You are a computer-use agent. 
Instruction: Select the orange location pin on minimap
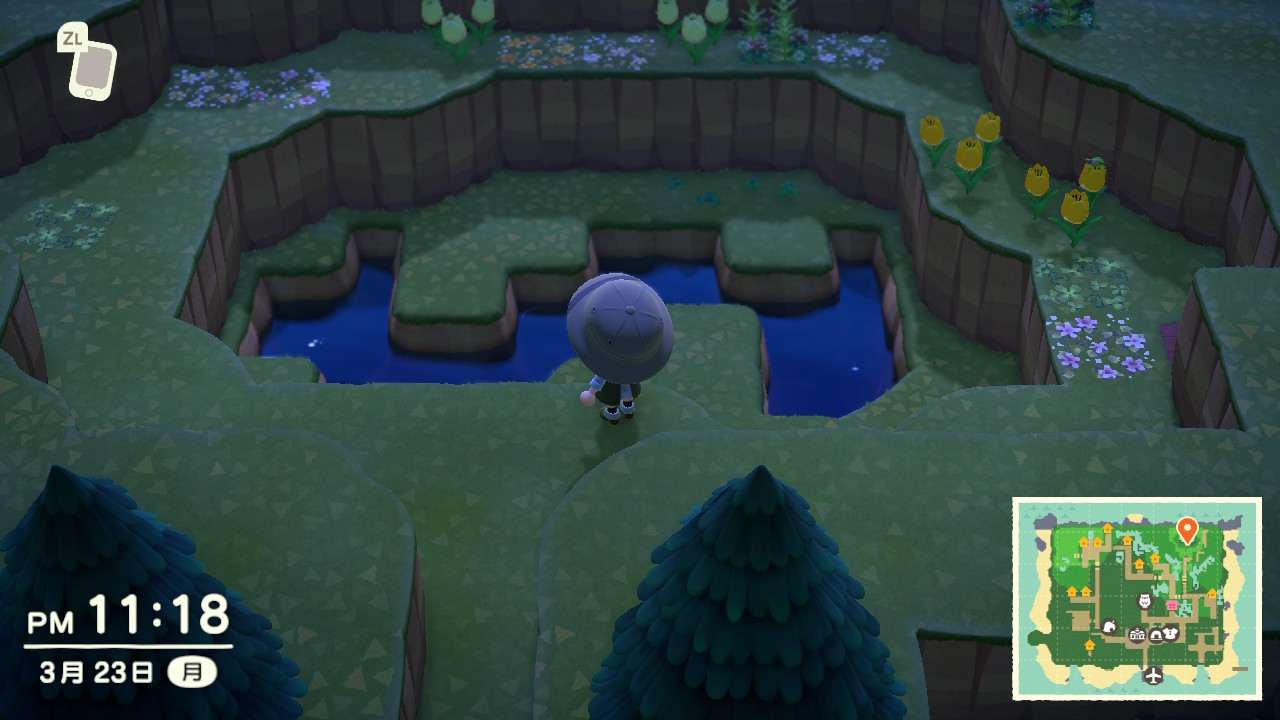click(x=1187, y=529)
